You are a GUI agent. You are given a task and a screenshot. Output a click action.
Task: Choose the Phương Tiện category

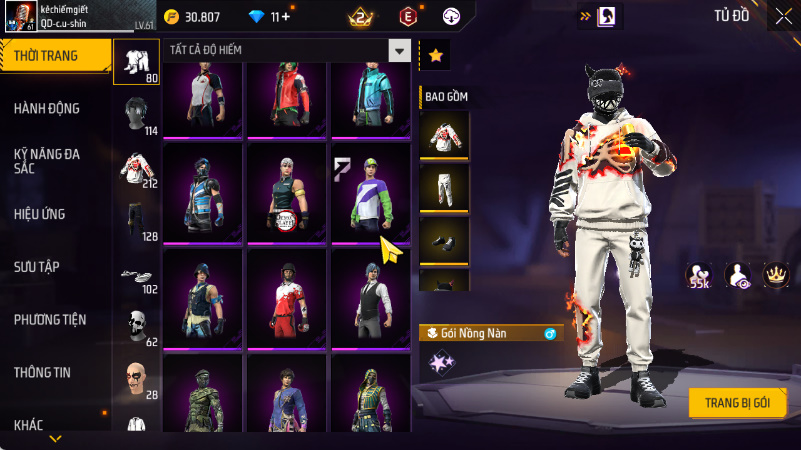point(50,320)
